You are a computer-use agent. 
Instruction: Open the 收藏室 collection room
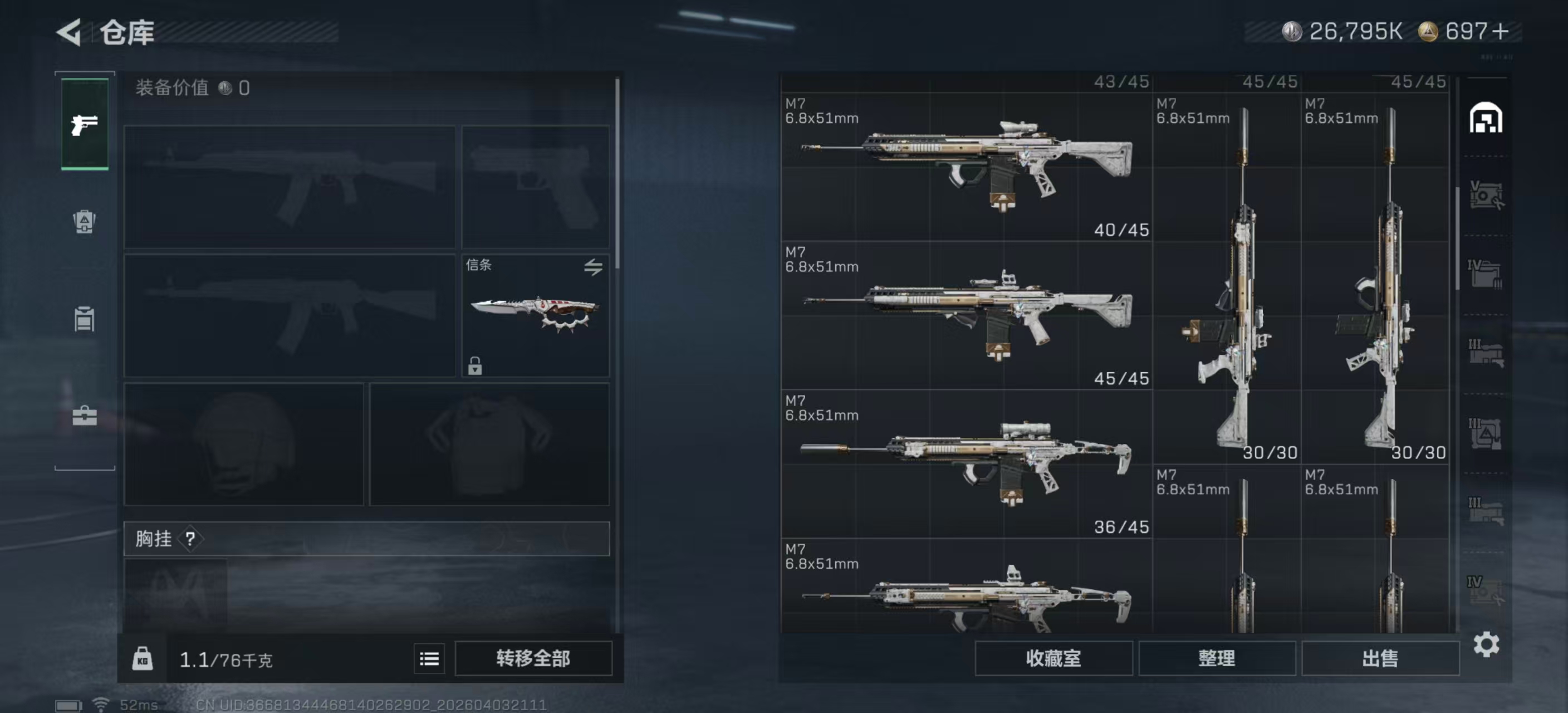pos(1053,658)
